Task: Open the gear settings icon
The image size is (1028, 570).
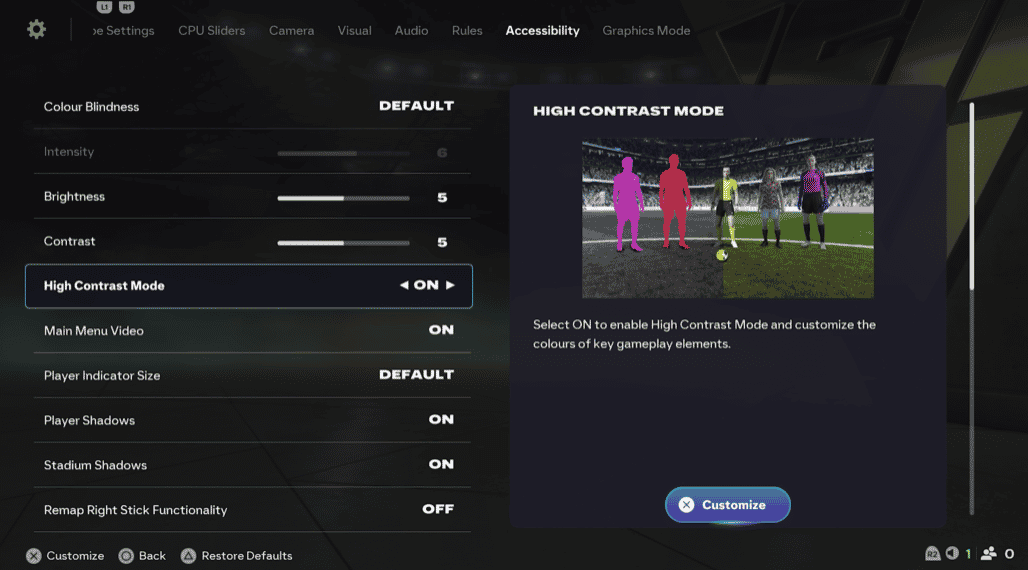Action: click(x=36, y=30)
